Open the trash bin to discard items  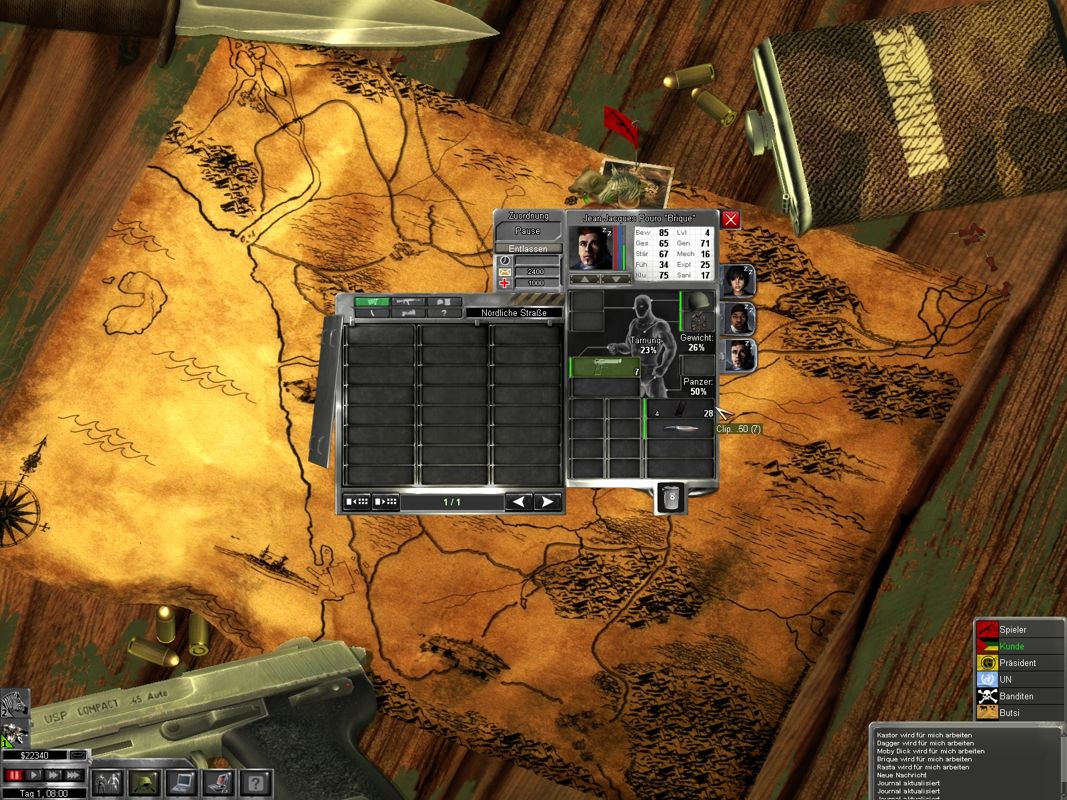pos(671,497)
